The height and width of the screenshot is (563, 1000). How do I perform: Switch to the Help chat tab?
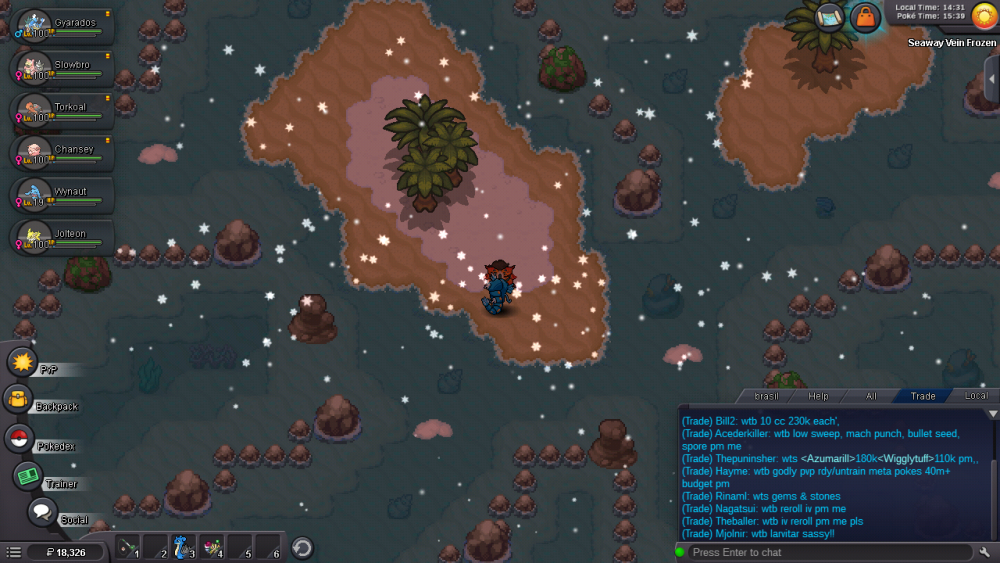pos(818,396)
